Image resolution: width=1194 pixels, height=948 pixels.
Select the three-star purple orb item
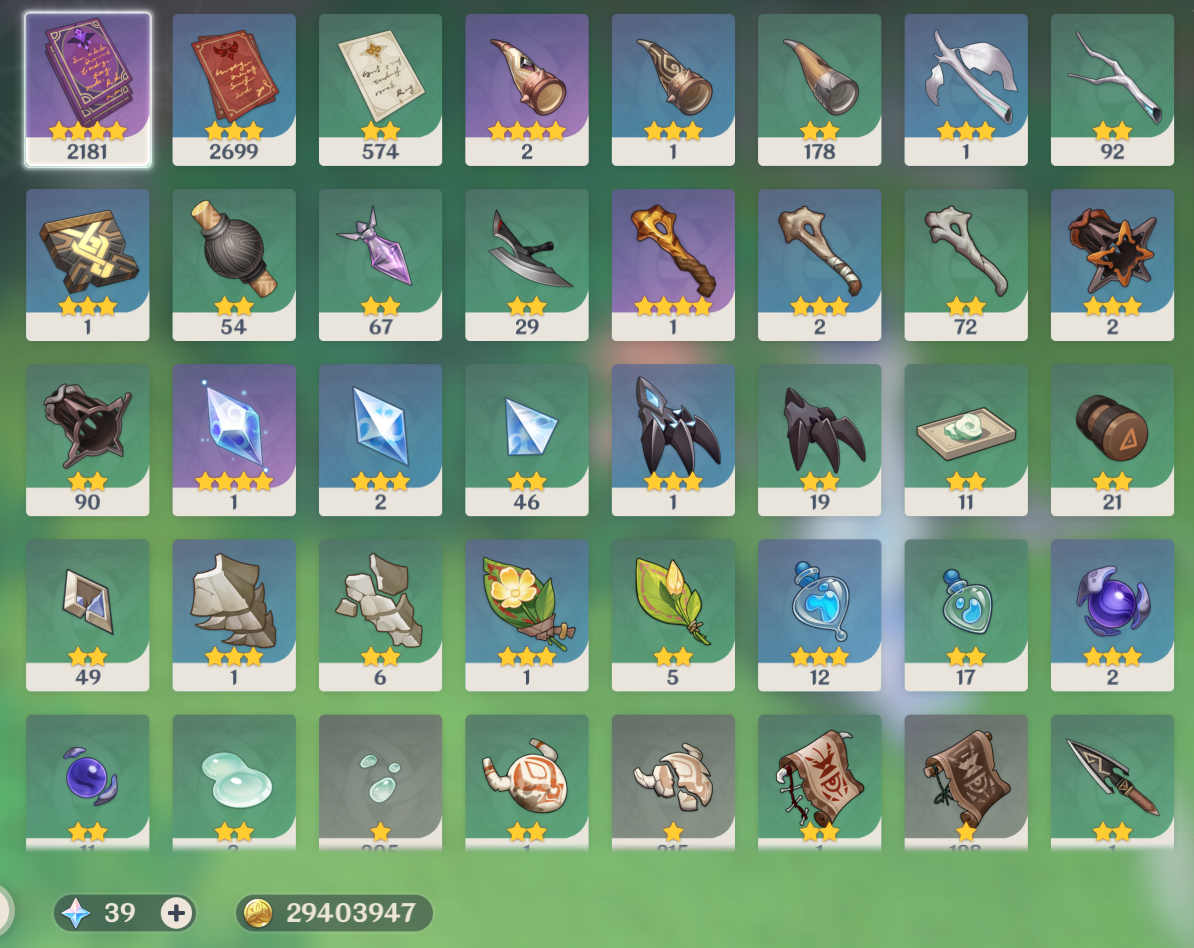[1112, 613]
